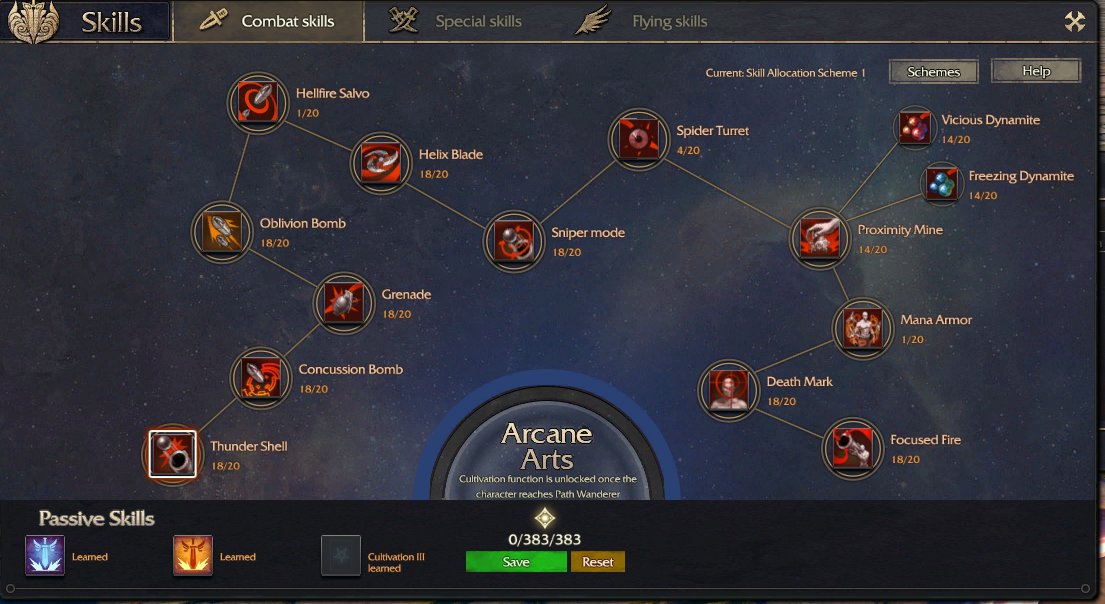Select the Grenade skill icon
Screen dimensions: 1105x604
point(344,302)
